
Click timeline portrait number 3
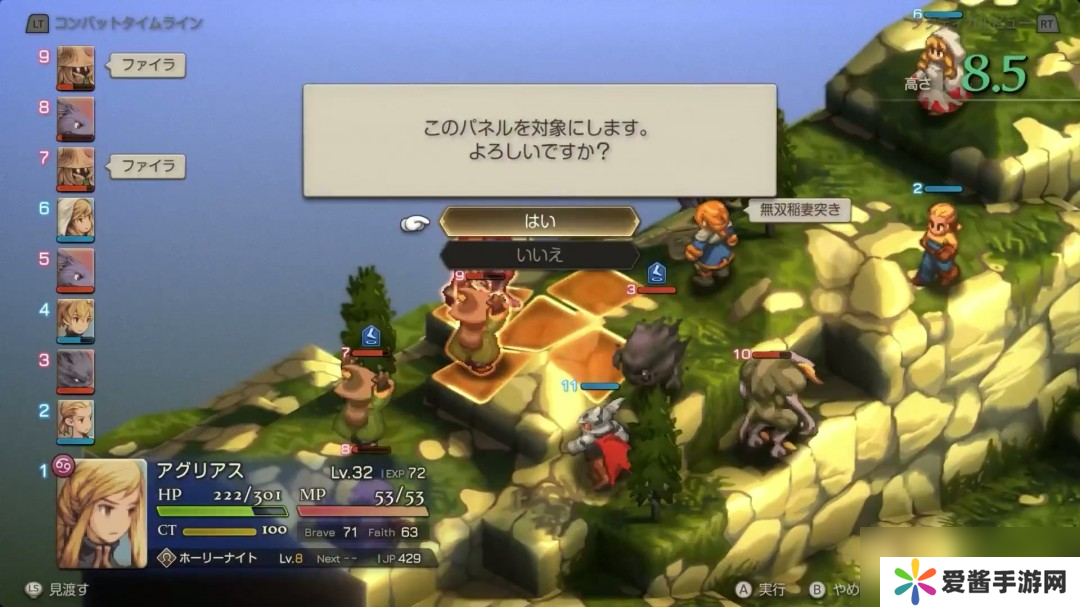(76, 370)
